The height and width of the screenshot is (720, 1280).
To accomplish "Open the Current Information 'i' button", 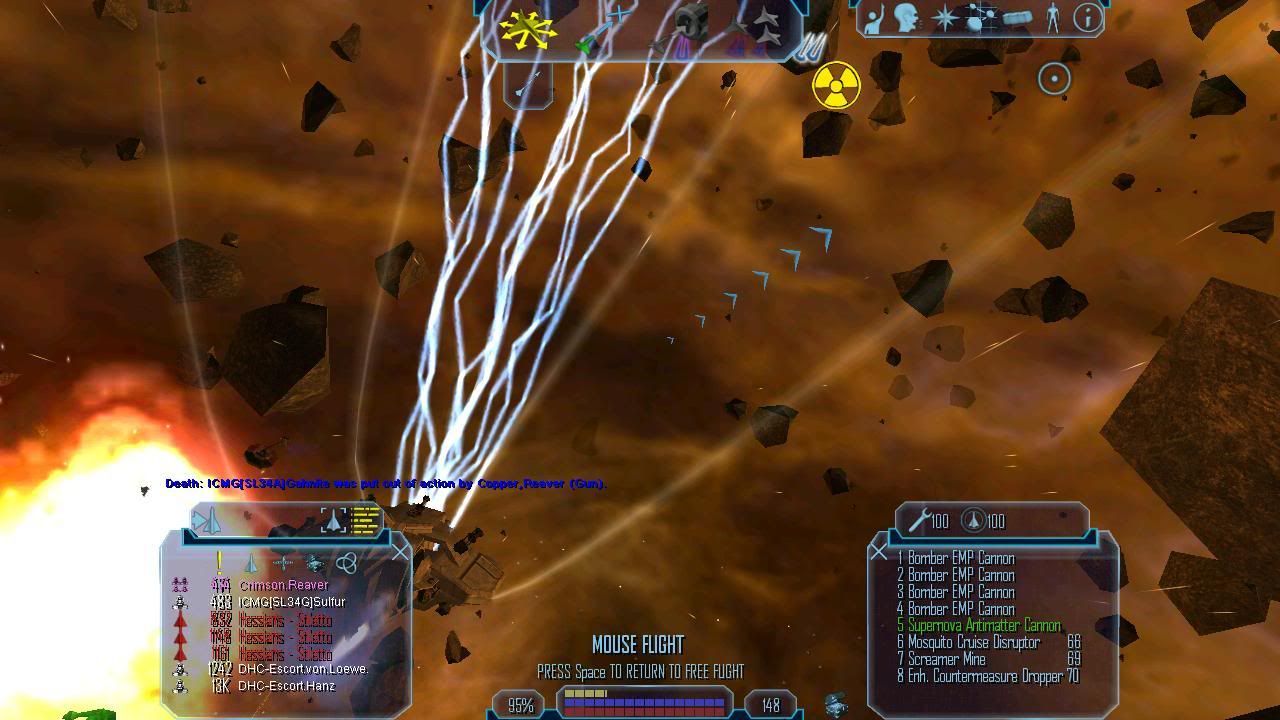I will [x=1087, y=17].
